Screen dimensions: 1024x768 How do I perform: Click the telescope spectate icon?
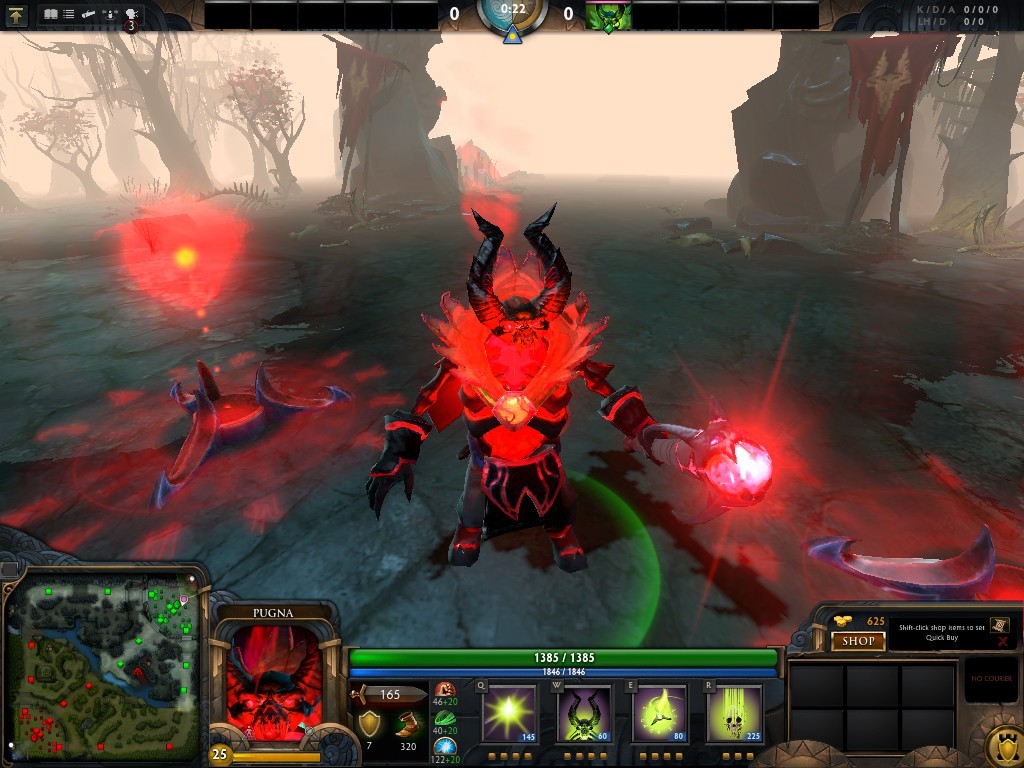[89, 15]
